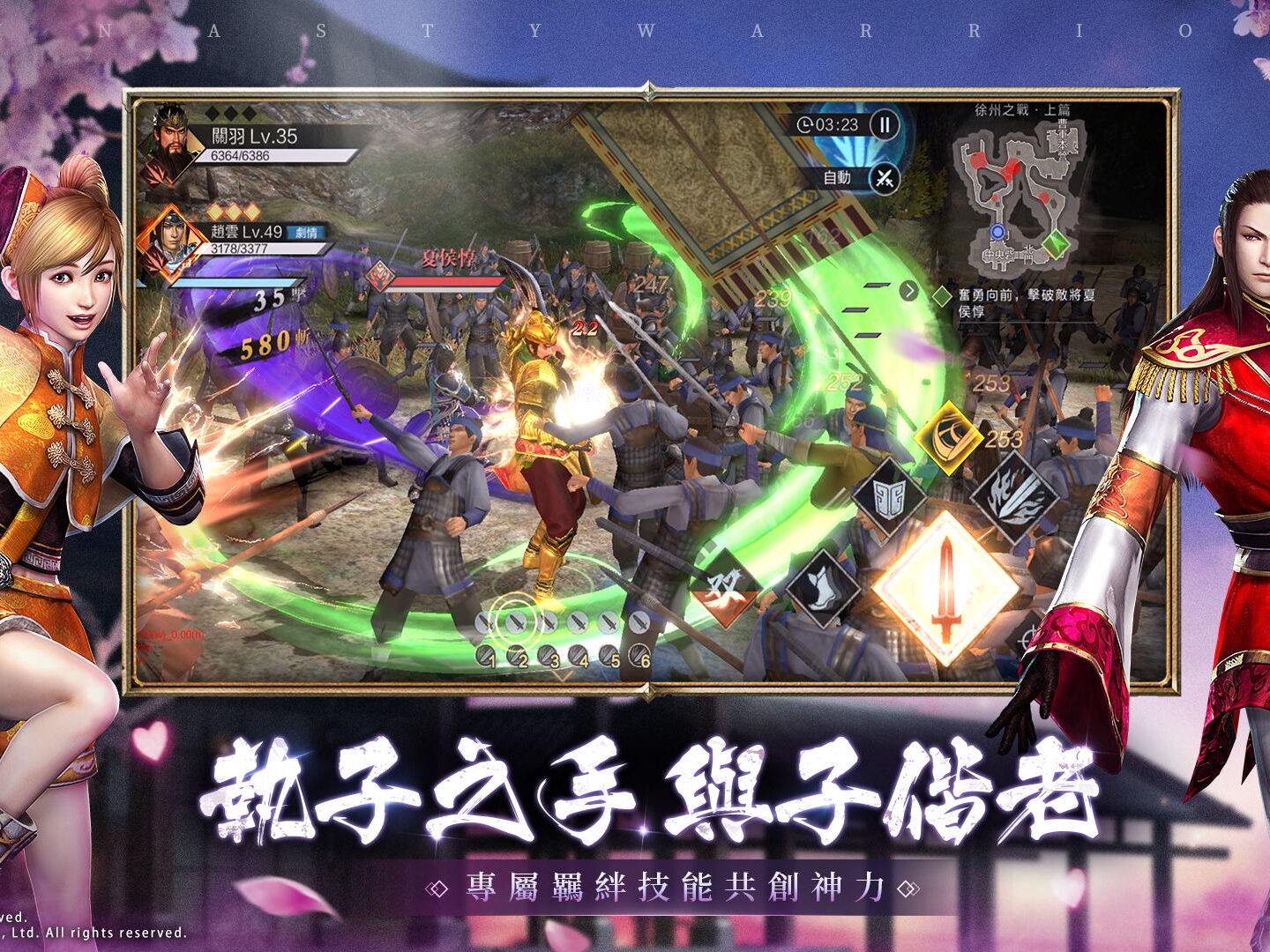Toggle the target lock crosshair on the right
Image resolution: width=1270 pixels, height=952 pixels.
pos(1030,636)
